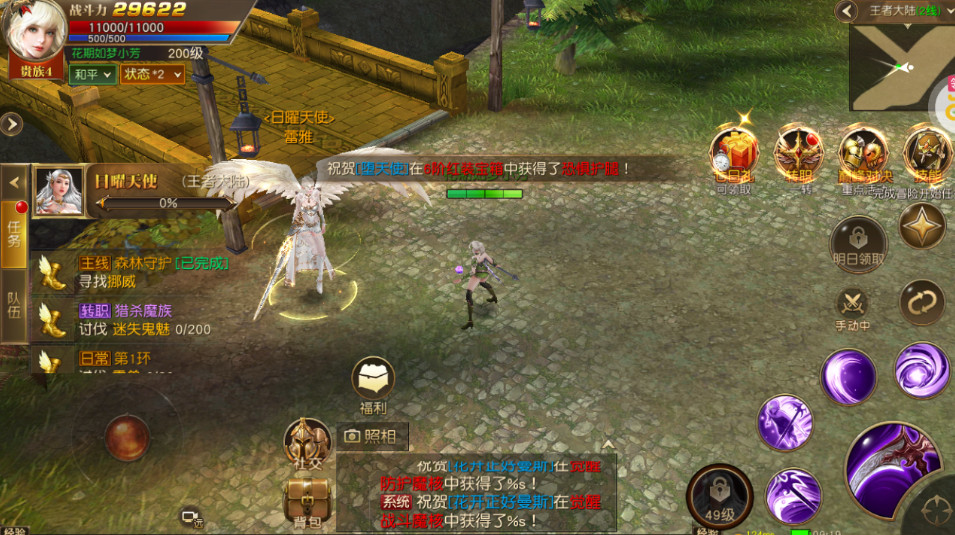Open the 七日礼 seven-day gift icon

point(733,153)
